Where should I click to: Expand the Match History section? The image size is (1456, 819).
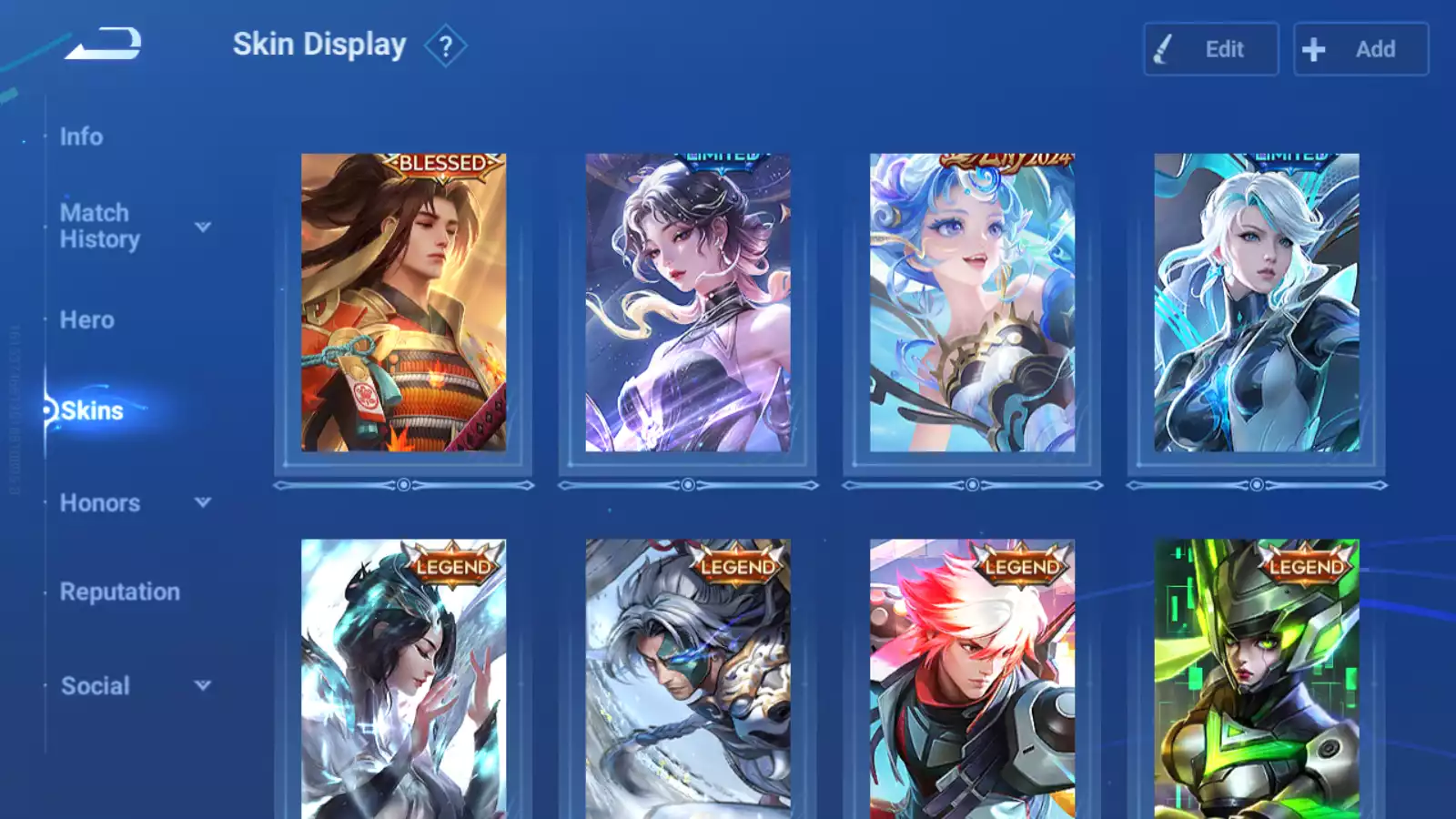(x=203, y=227)
